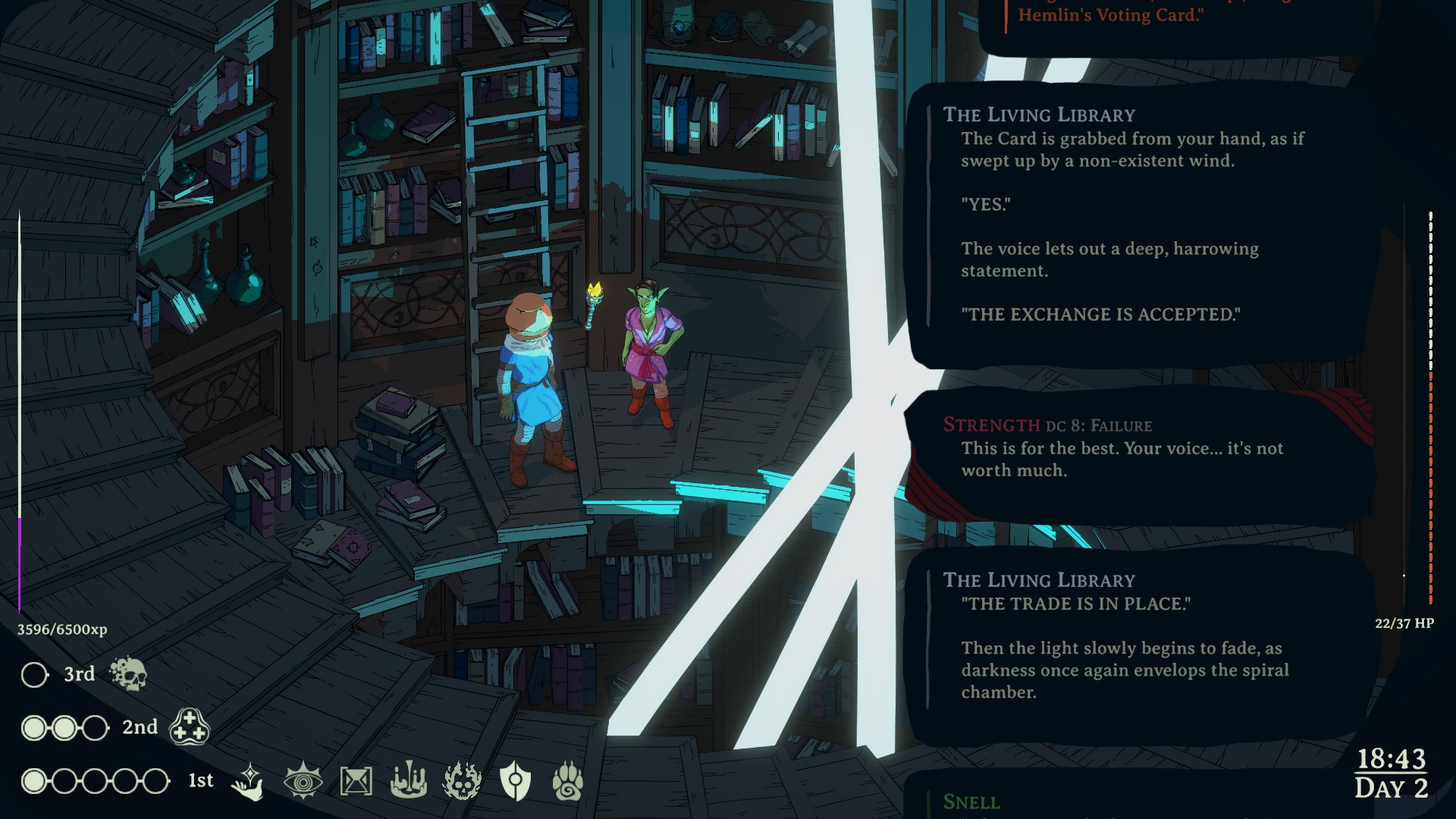Activate the hand with sparkle spell
Screen dimensions: 1456x819
pos(248,781)
